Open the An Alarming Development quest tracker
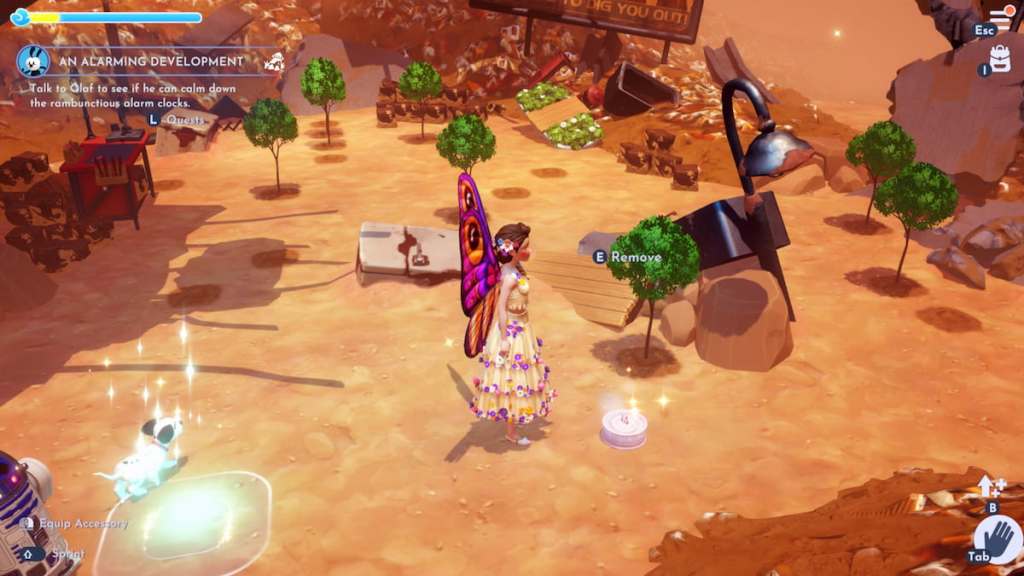 150,61
